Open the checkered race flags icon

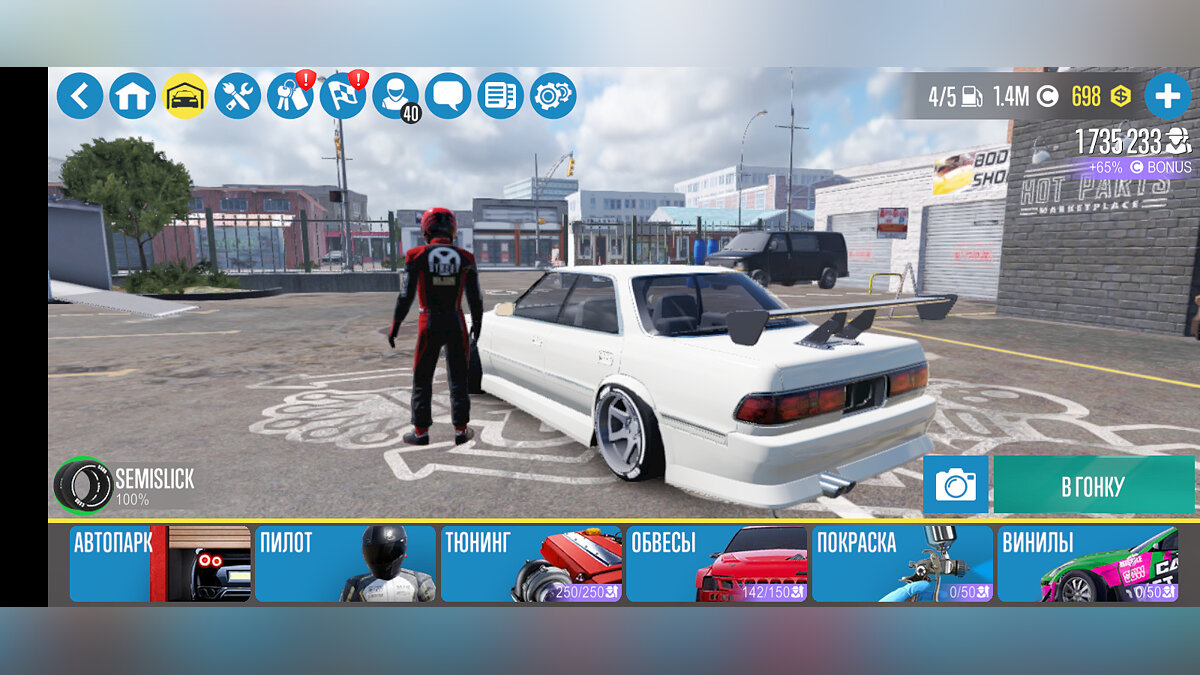click(343, 96)
